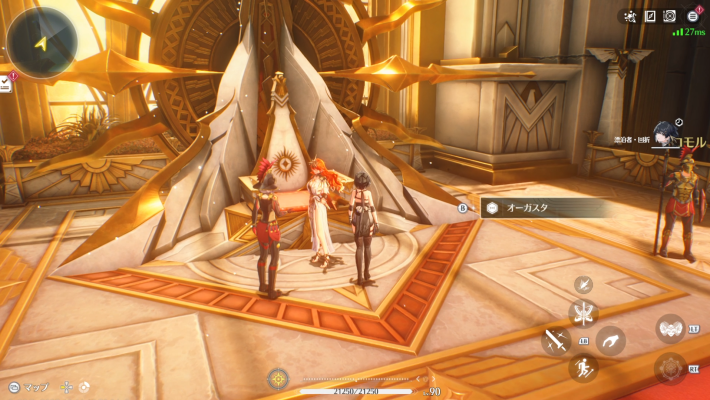Open the circular minimap

40,41
